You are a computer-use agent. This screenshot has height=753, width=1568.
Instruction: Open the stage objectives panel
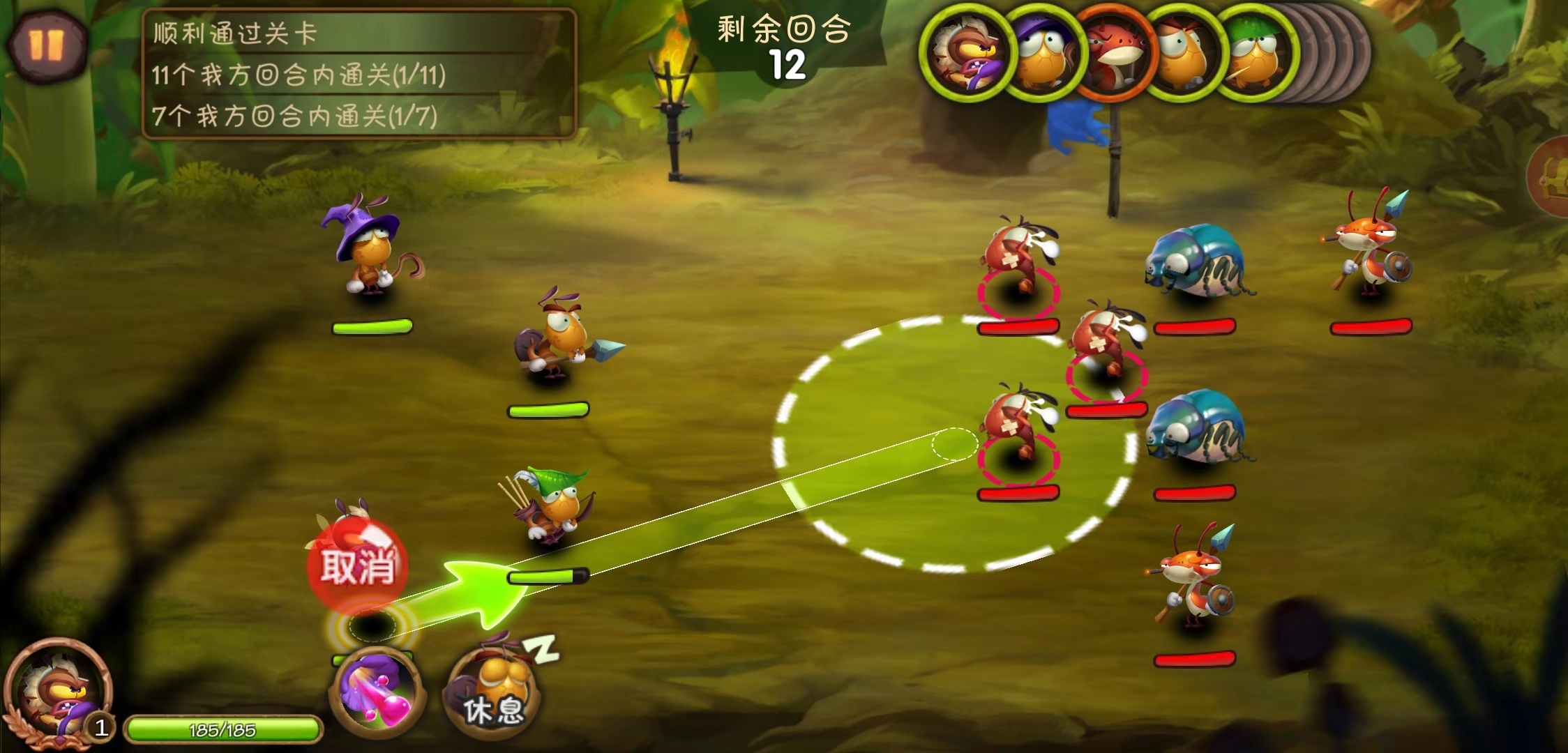point(359,73)
